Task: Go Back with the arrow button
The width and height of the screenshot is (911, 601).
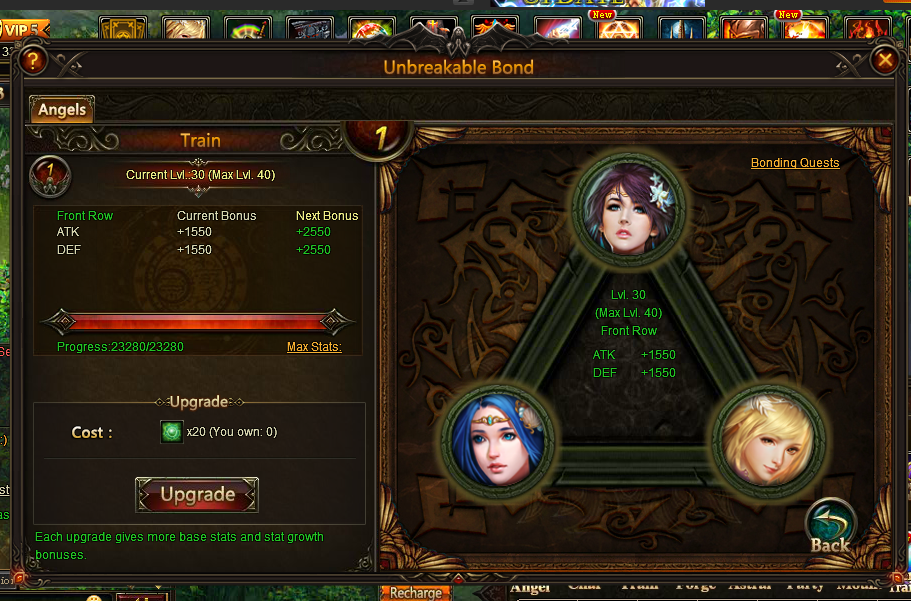Action: point(830,526)
